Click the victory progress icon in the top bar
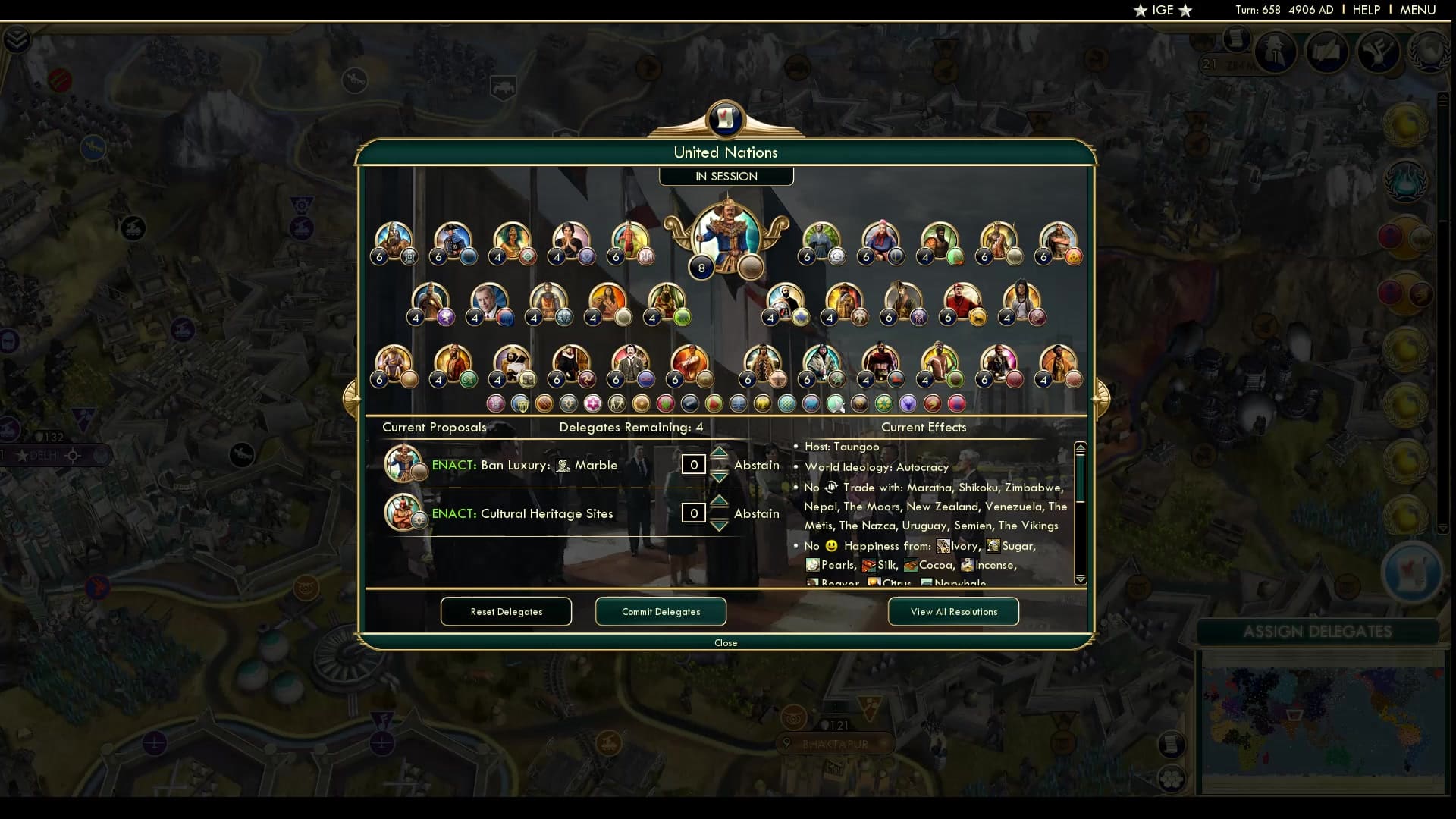 coord(1380,52)
